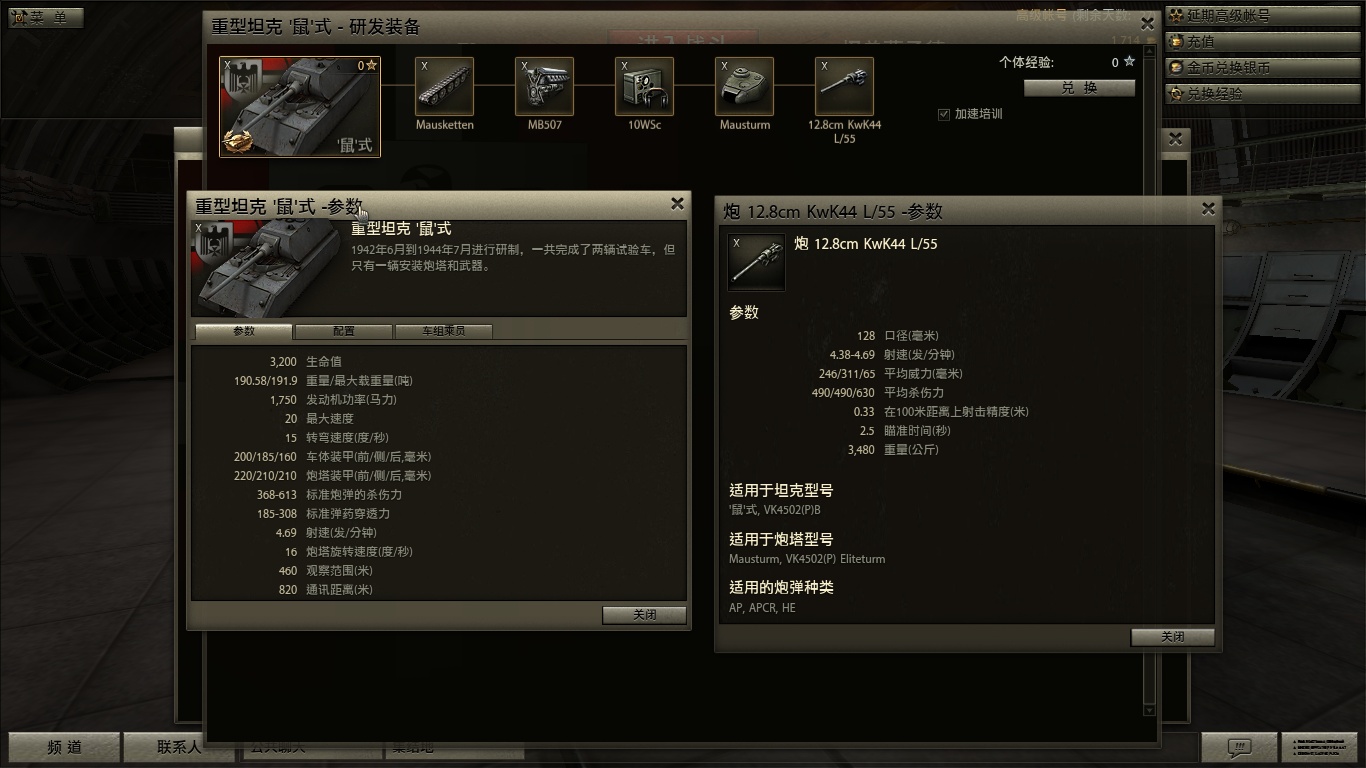
Task: Select the 12.8cm KwK44 L/55 gun module icon
Action: [844, 85]
